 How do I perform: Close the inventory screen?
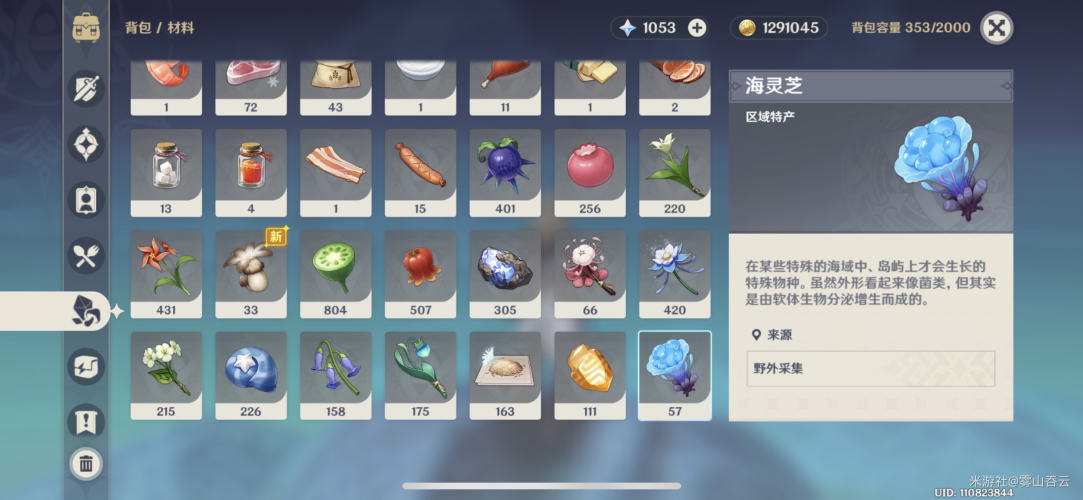(x=996, y=28)
